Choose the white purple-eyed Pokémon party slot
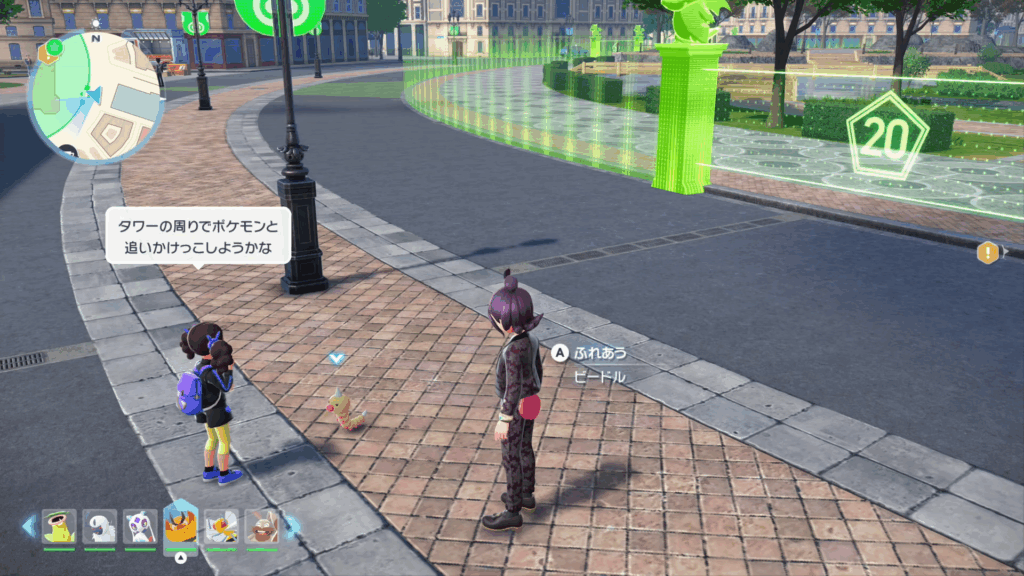Screen dimensions: 1024x576 (x=140, y=525)
